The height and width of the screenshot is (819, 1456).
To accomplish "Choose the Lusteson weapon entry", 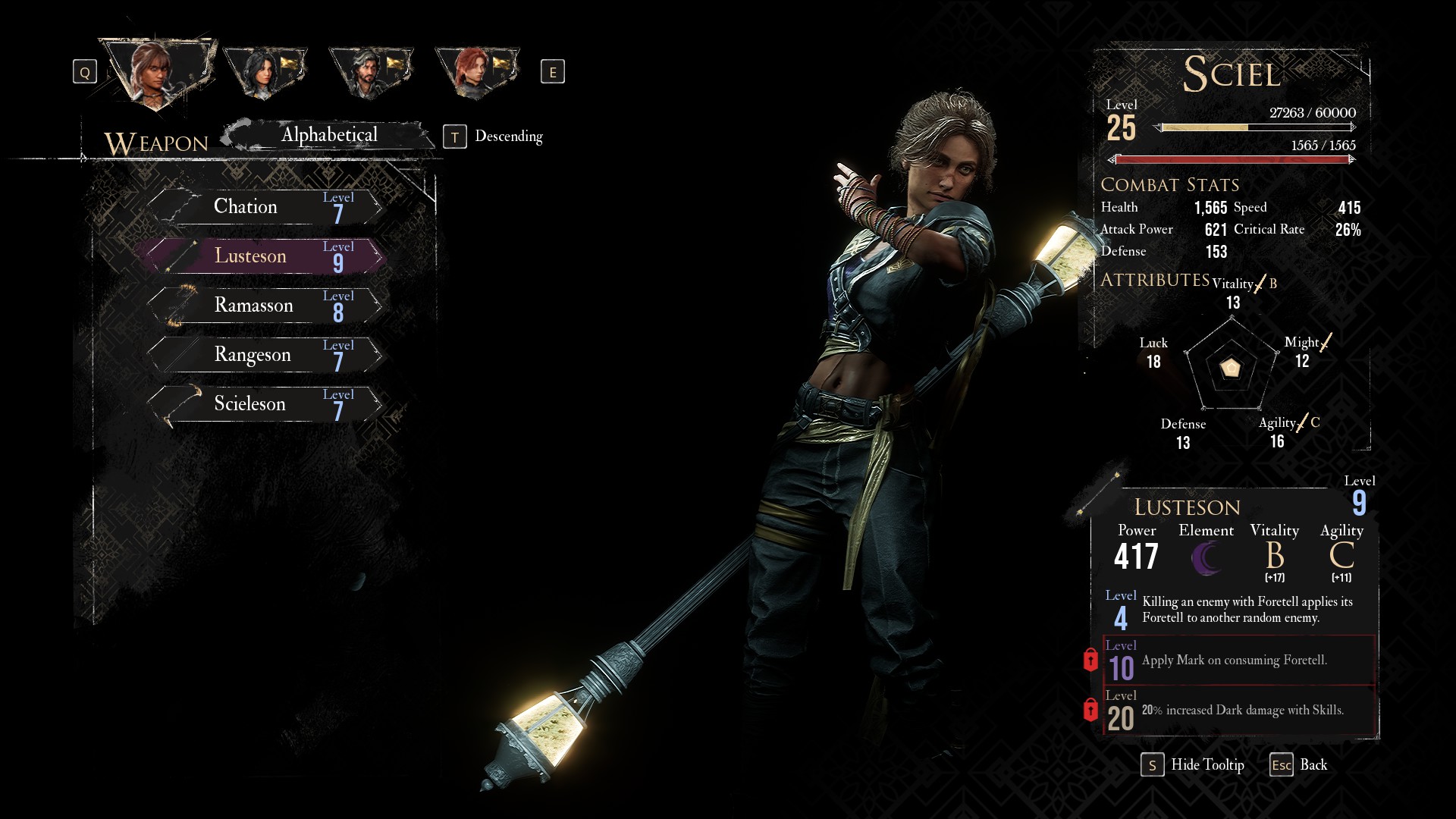I will [265, 256].
